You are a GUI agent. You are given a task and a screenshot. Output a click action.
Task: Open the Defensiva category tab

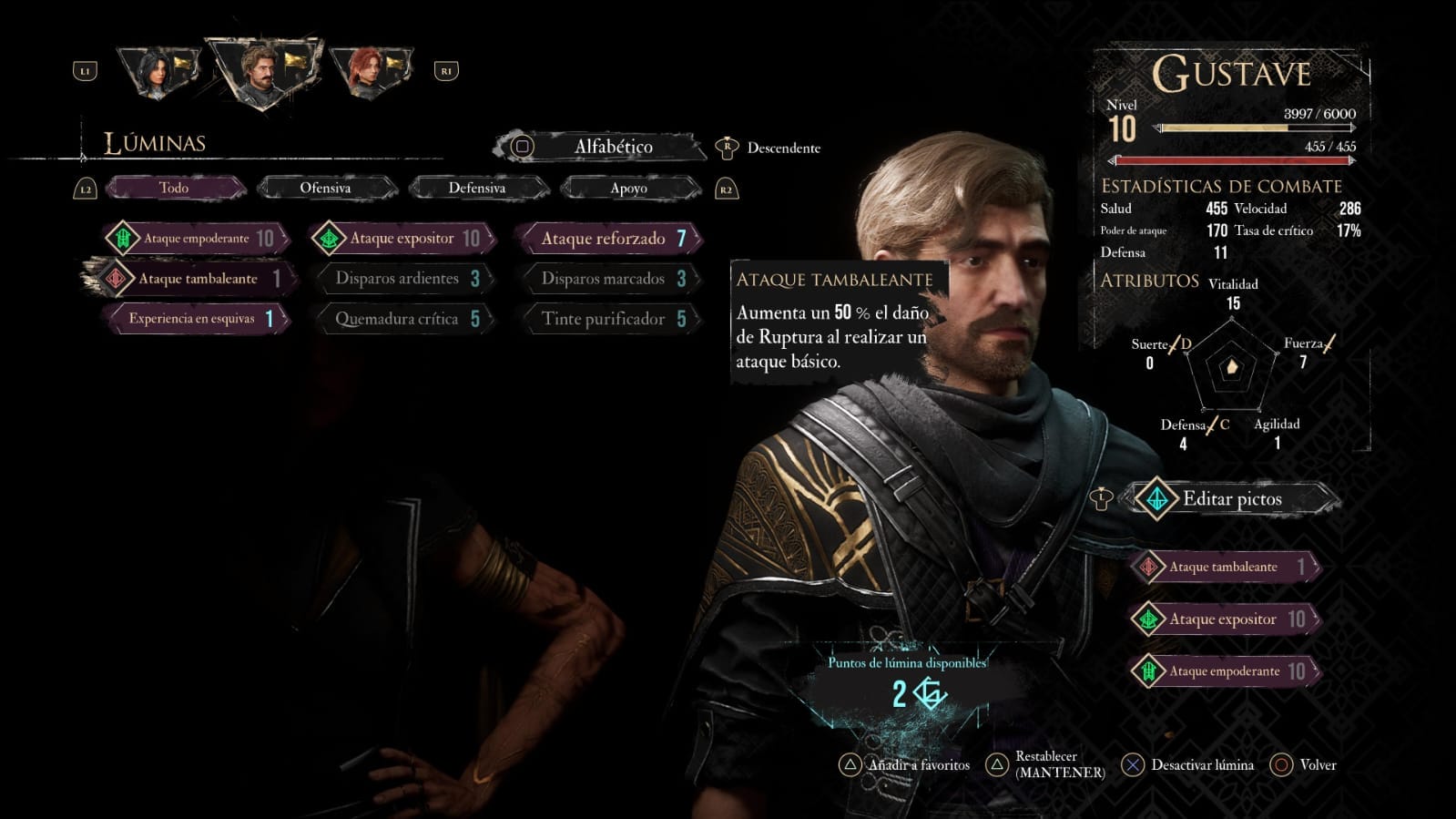coord(476,189)
